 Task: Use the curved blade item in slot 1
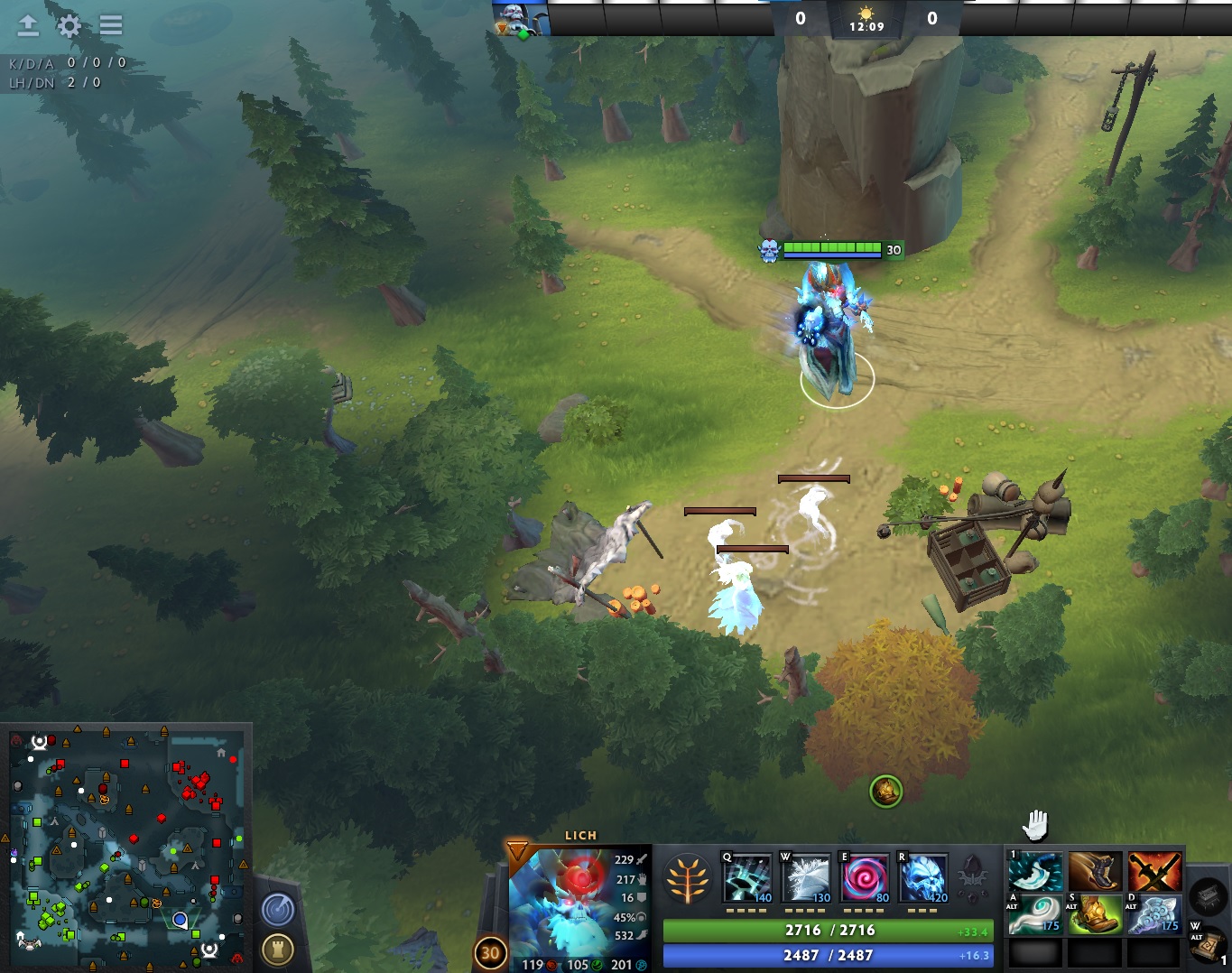[1034, 871]
